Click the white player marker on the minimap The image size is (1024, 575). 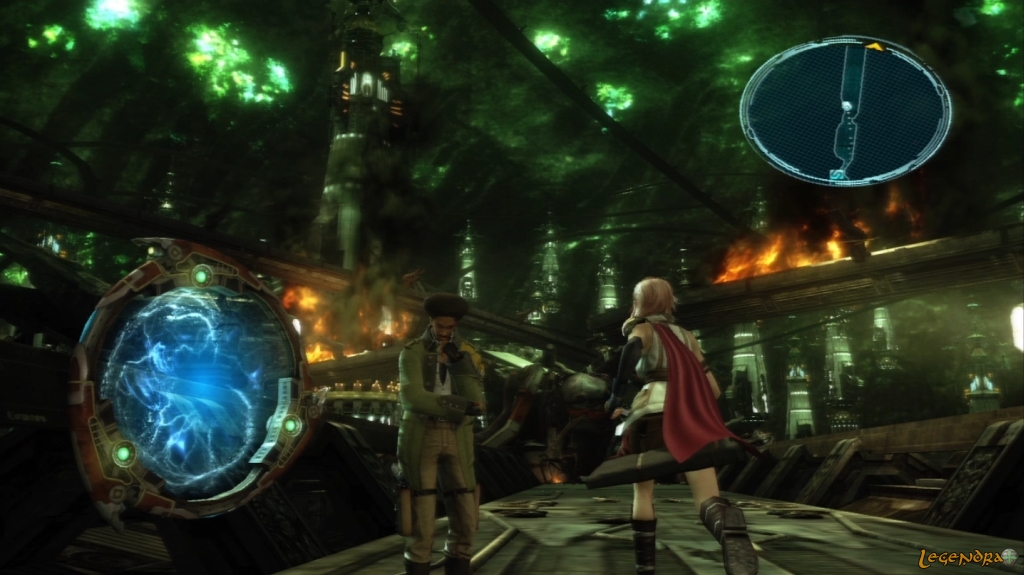(848, 105)
